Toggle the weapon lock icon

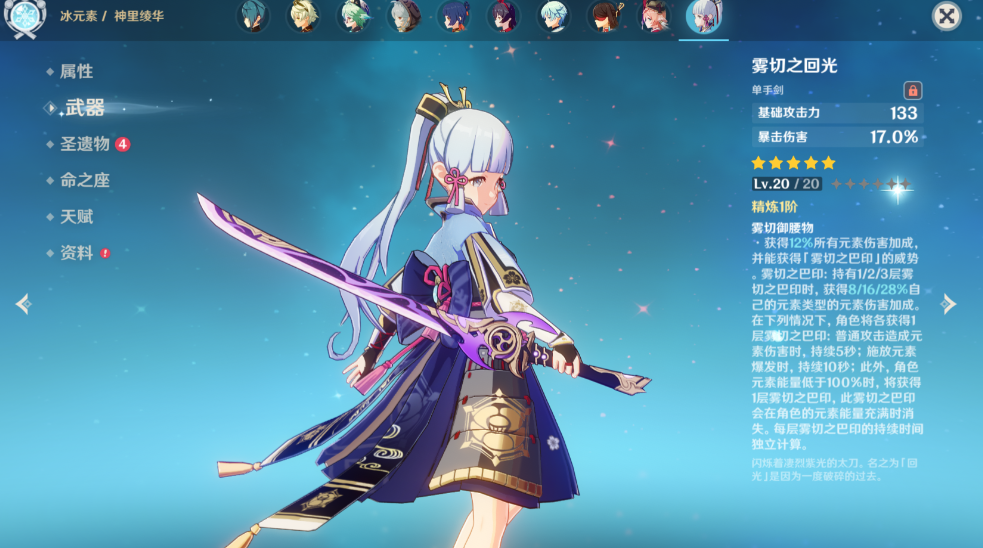tap(911, 90)
